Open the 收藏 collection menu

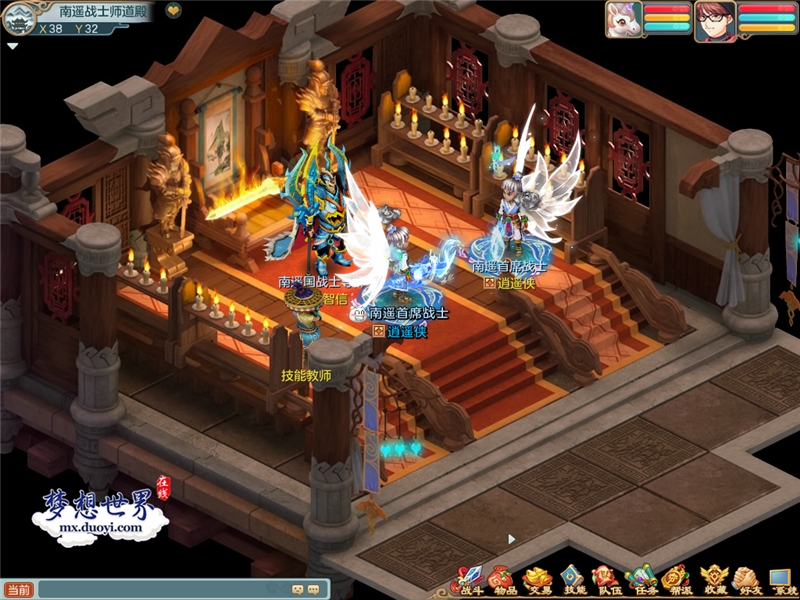[712, 580]
